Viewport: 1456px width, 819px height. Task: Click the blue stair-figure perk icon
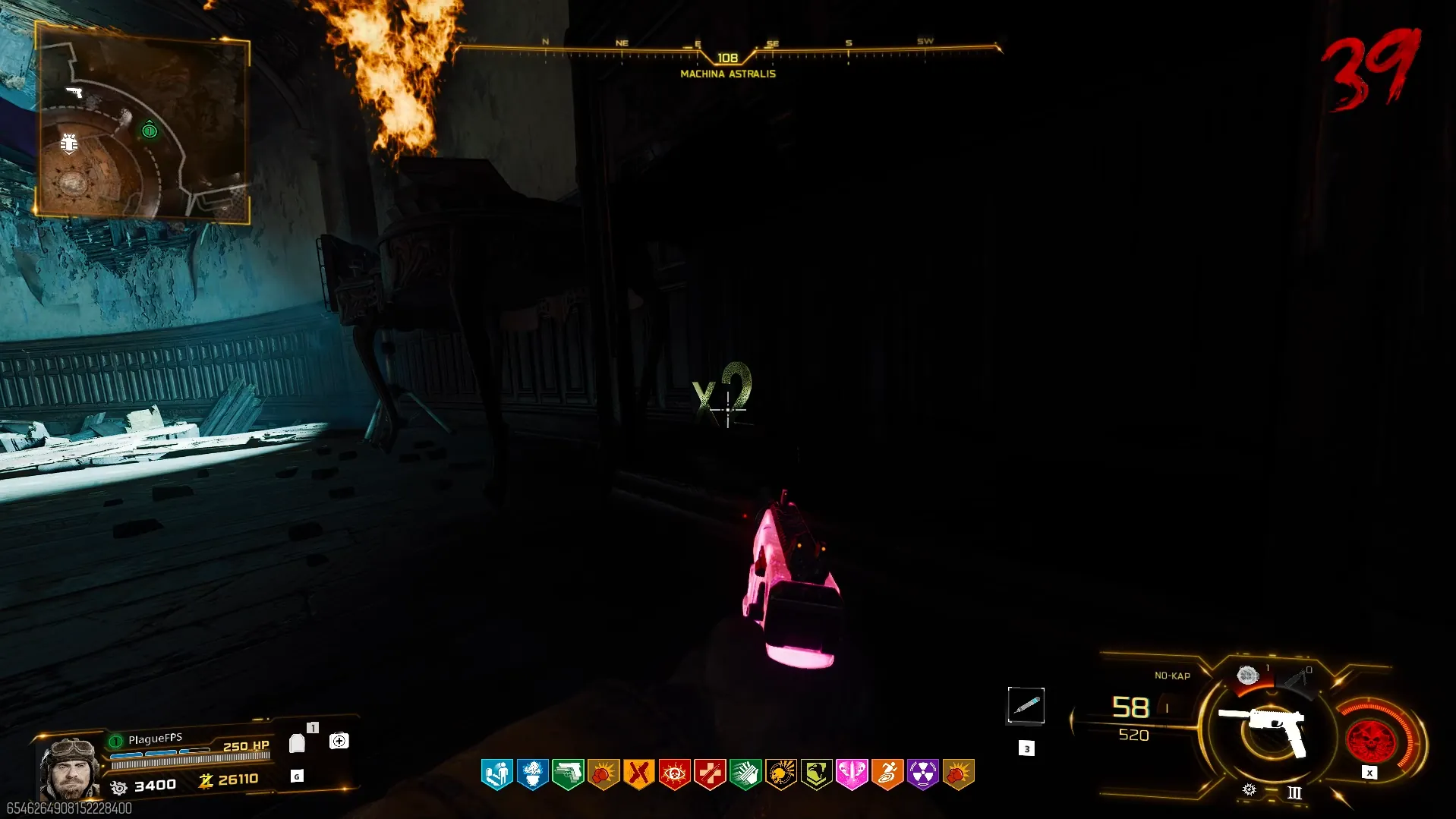pyautogui.click(x=496, y=774)
